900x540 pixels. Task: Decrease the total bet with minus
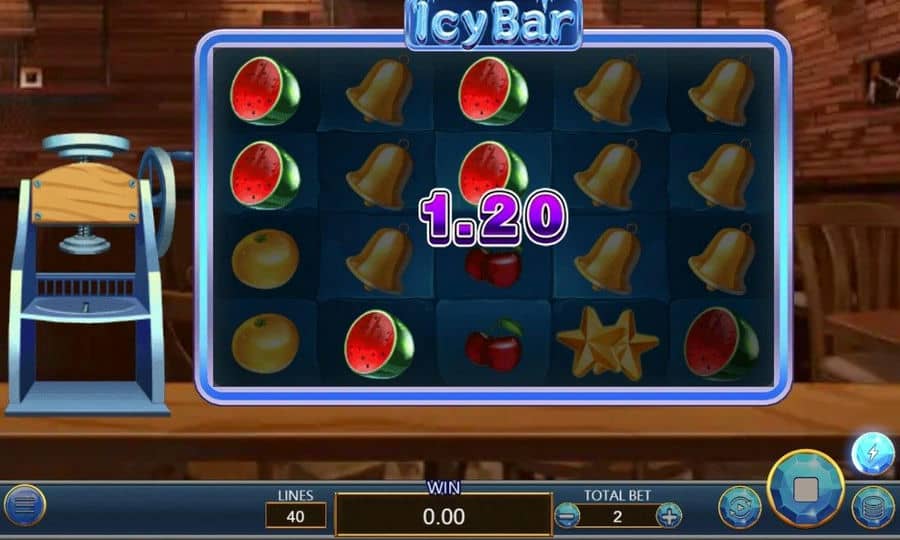click(x=567, y=516)
